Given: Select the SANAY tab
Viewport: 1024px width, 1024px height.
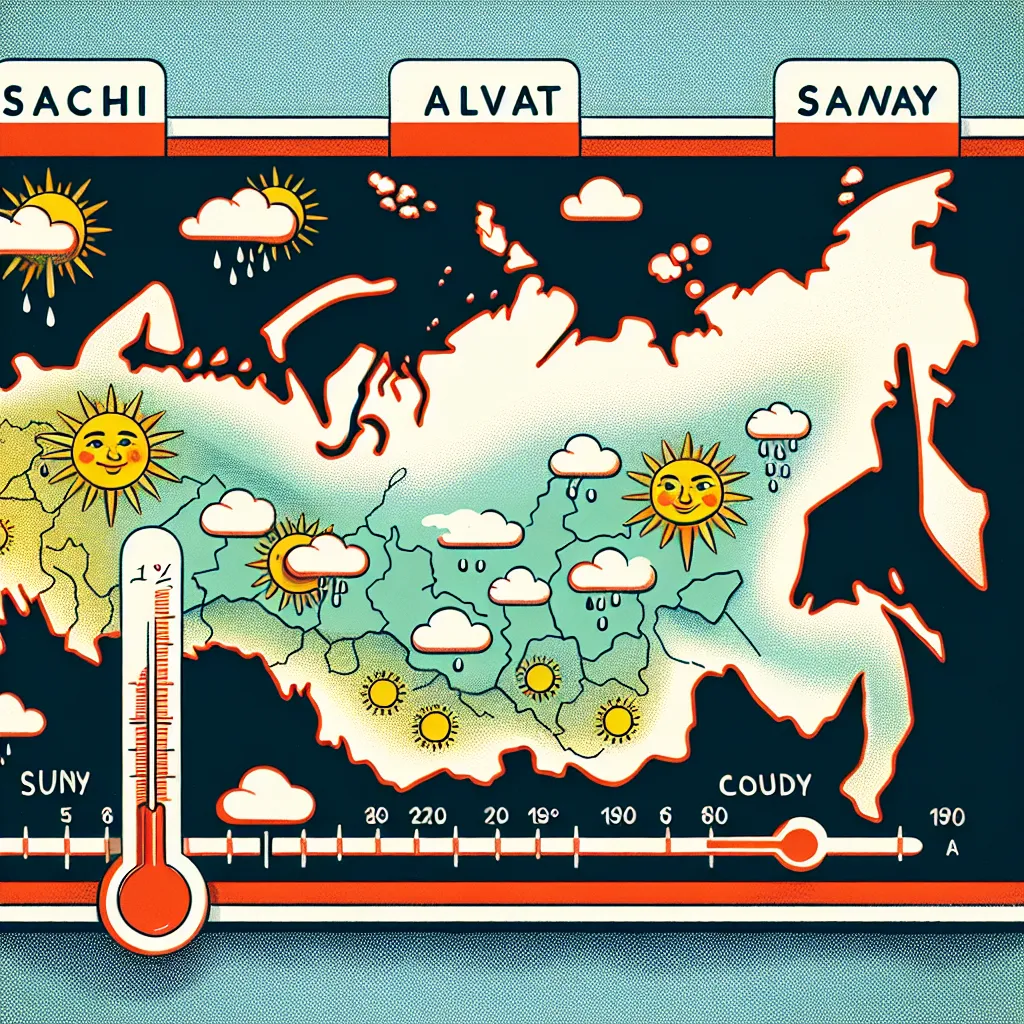Looking at the screenshot, I should [x=866, y=101].
